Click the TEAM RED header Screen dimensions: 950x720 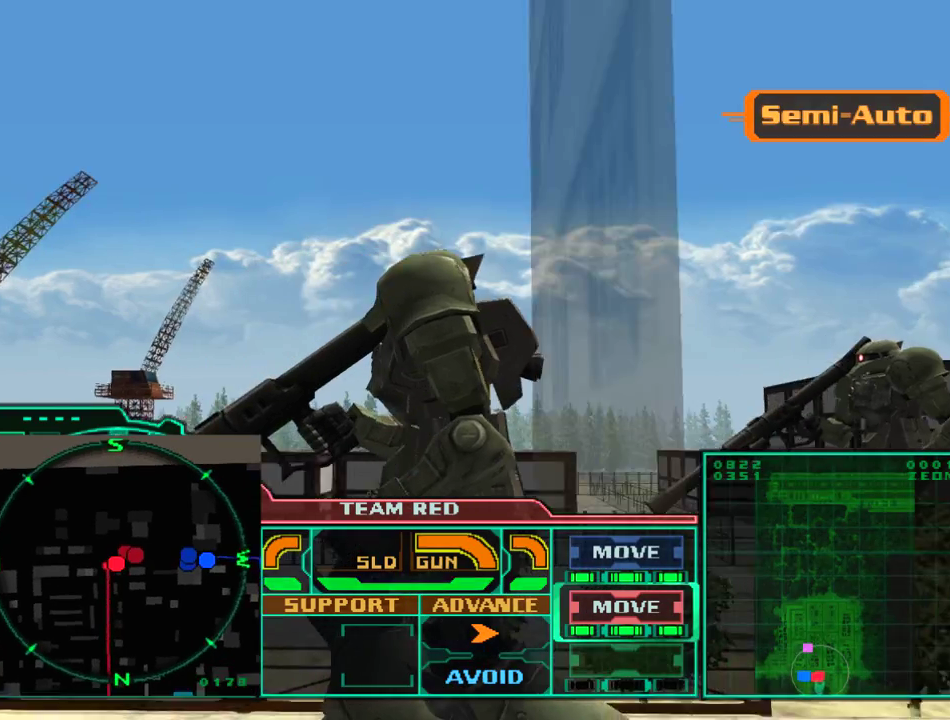[x=399, y=509]
